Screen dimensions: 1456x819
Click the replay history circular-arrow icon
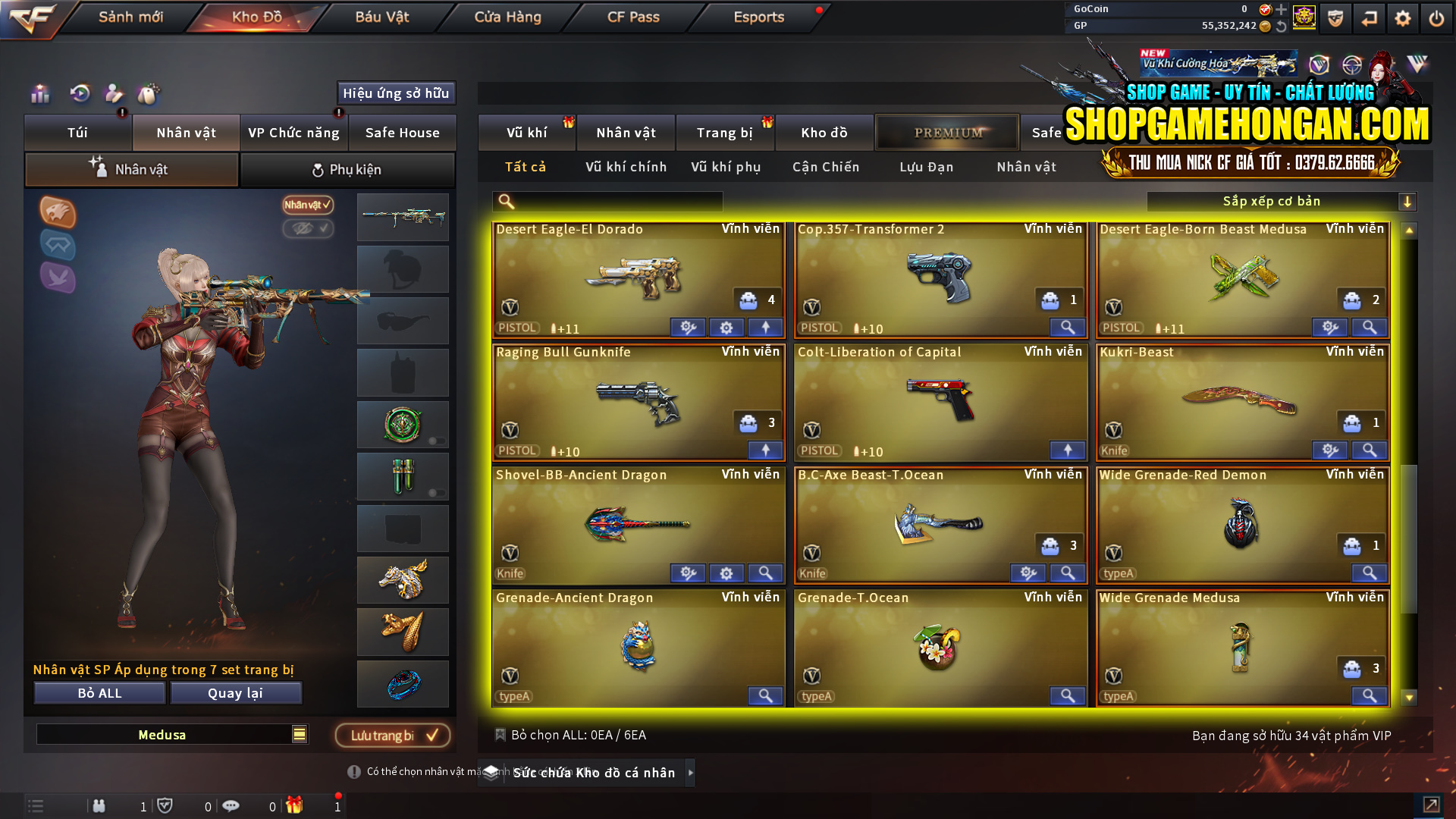[79, 93]
